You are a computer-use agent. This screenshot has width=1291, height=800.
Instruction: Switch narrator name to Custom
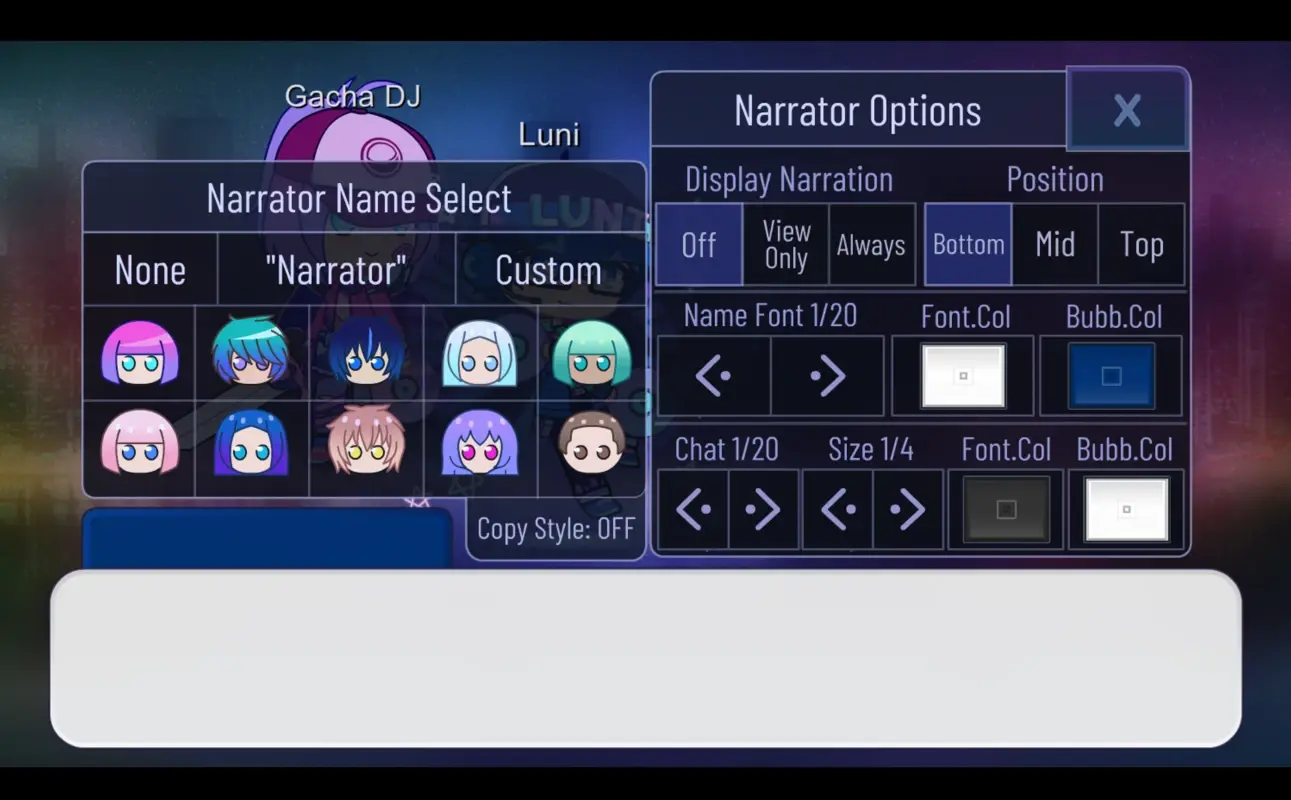click(548, 269)
